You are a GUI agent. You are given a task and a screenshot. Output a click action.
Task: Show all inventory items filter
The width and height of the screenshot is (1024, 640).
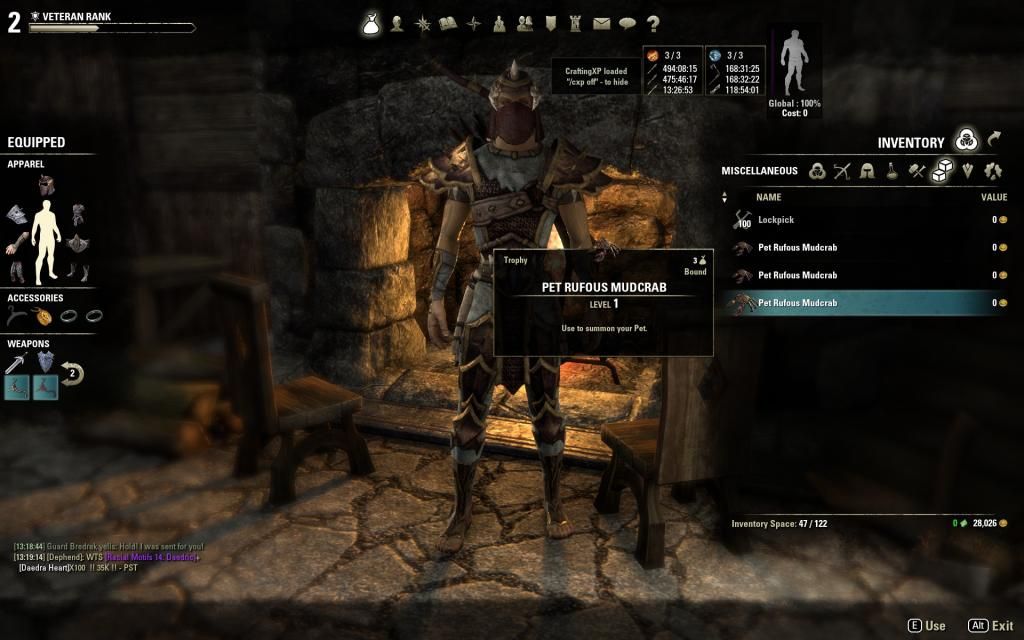pyautogui.click(x=817, y=171)
